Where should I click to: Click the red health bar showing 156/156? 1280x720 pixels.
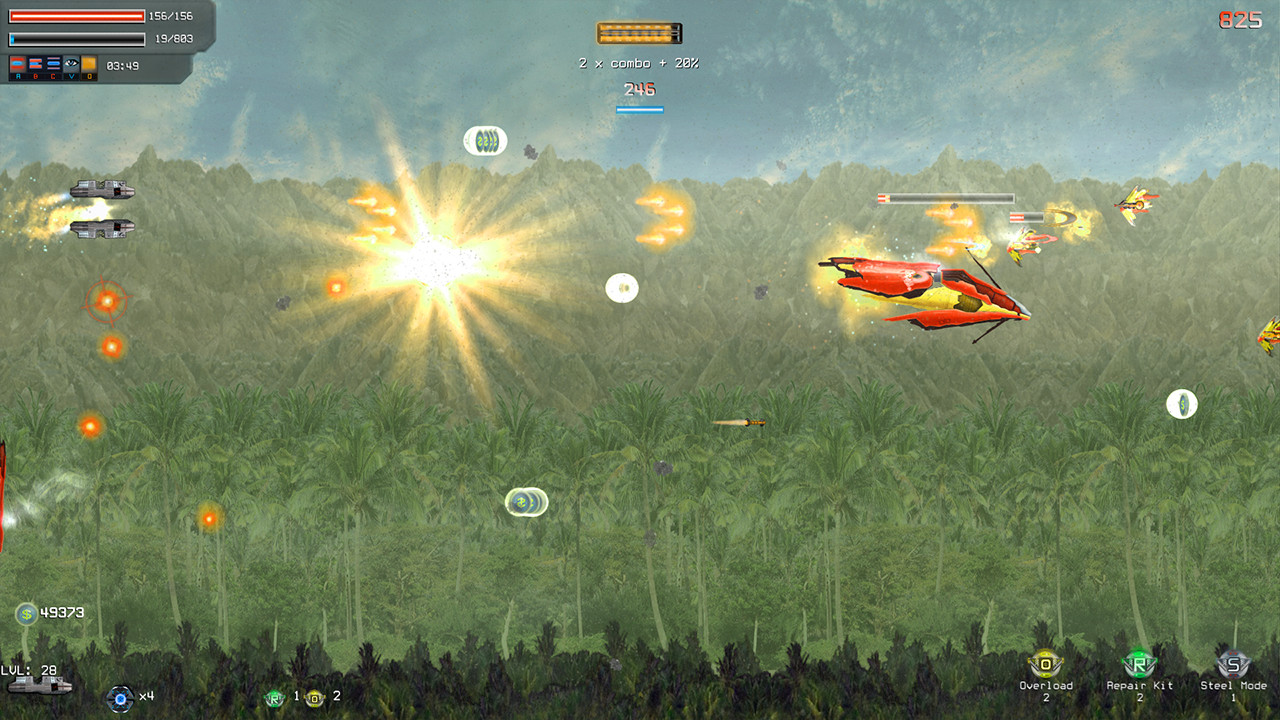click(77, 16)
